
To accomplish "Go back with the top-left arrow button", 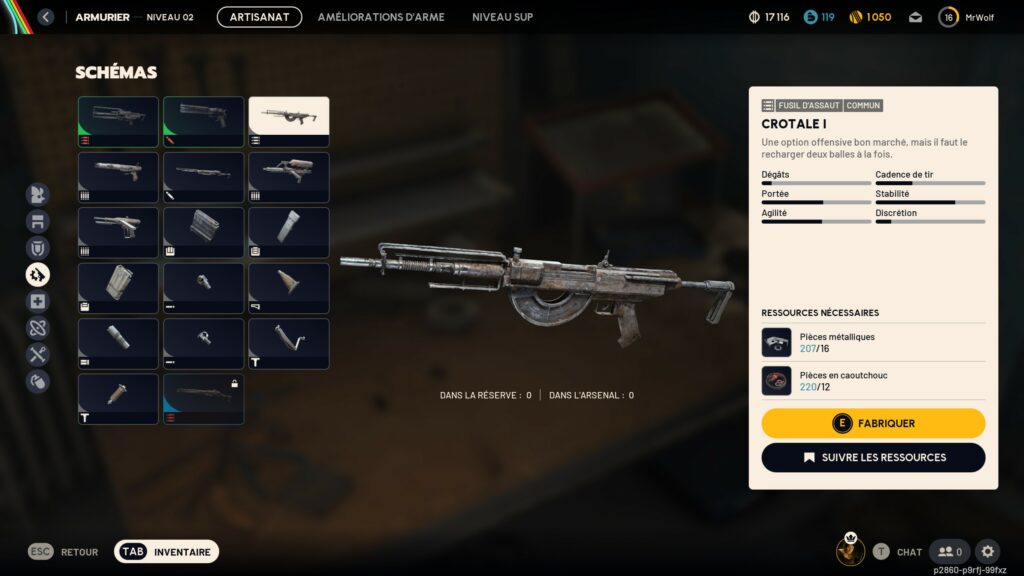I will tap(45, 17).
